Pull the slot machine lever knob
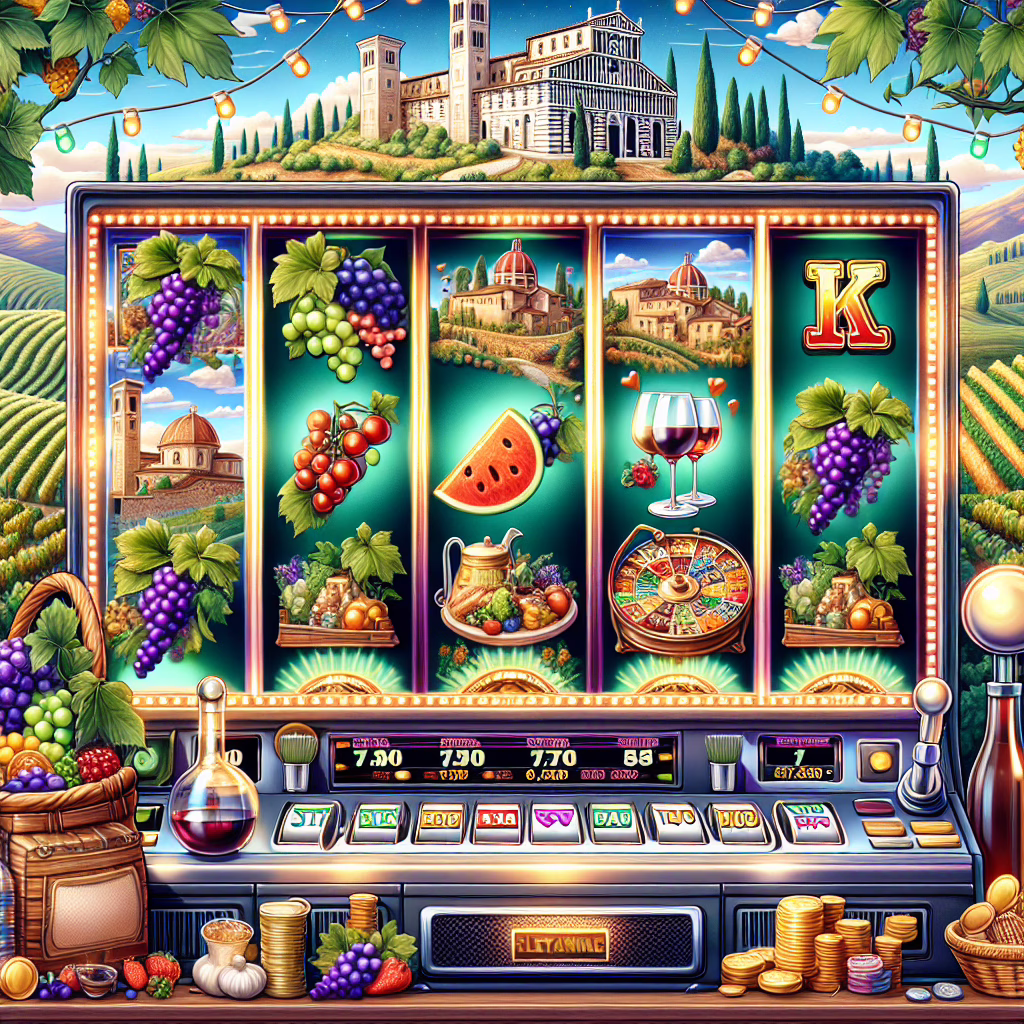The width and height of the screenshot is (1024, 1024). [x=931, y=697]
